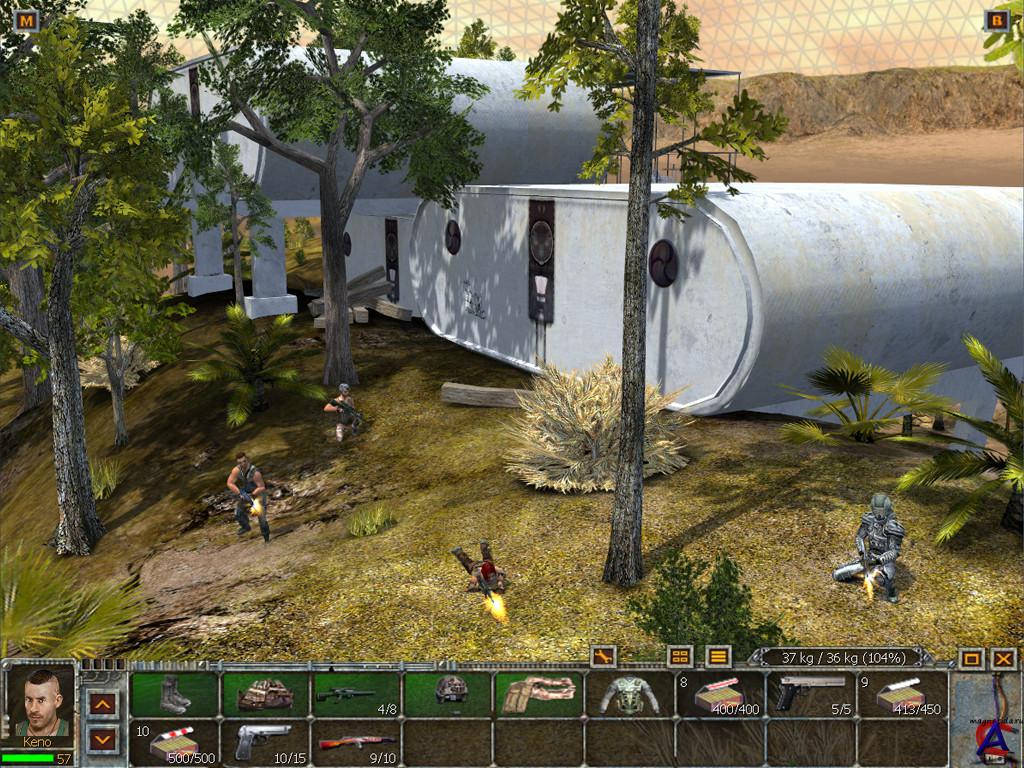This screenshot has height=768, width=1024.
Task: Choose the pistol with 10/15 ammo
Action: pos(265,742)
